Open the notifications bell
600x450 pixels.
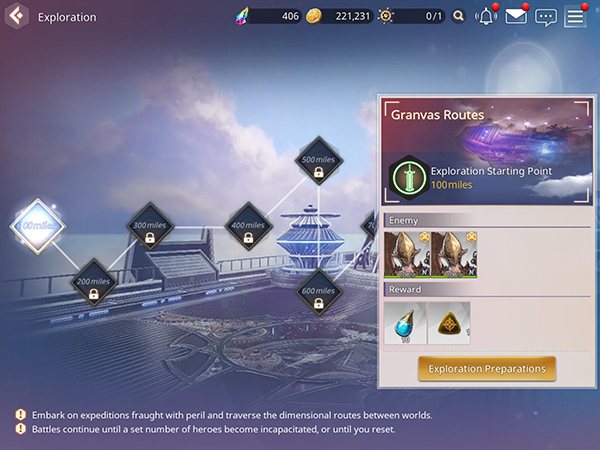tap(487, 17)
